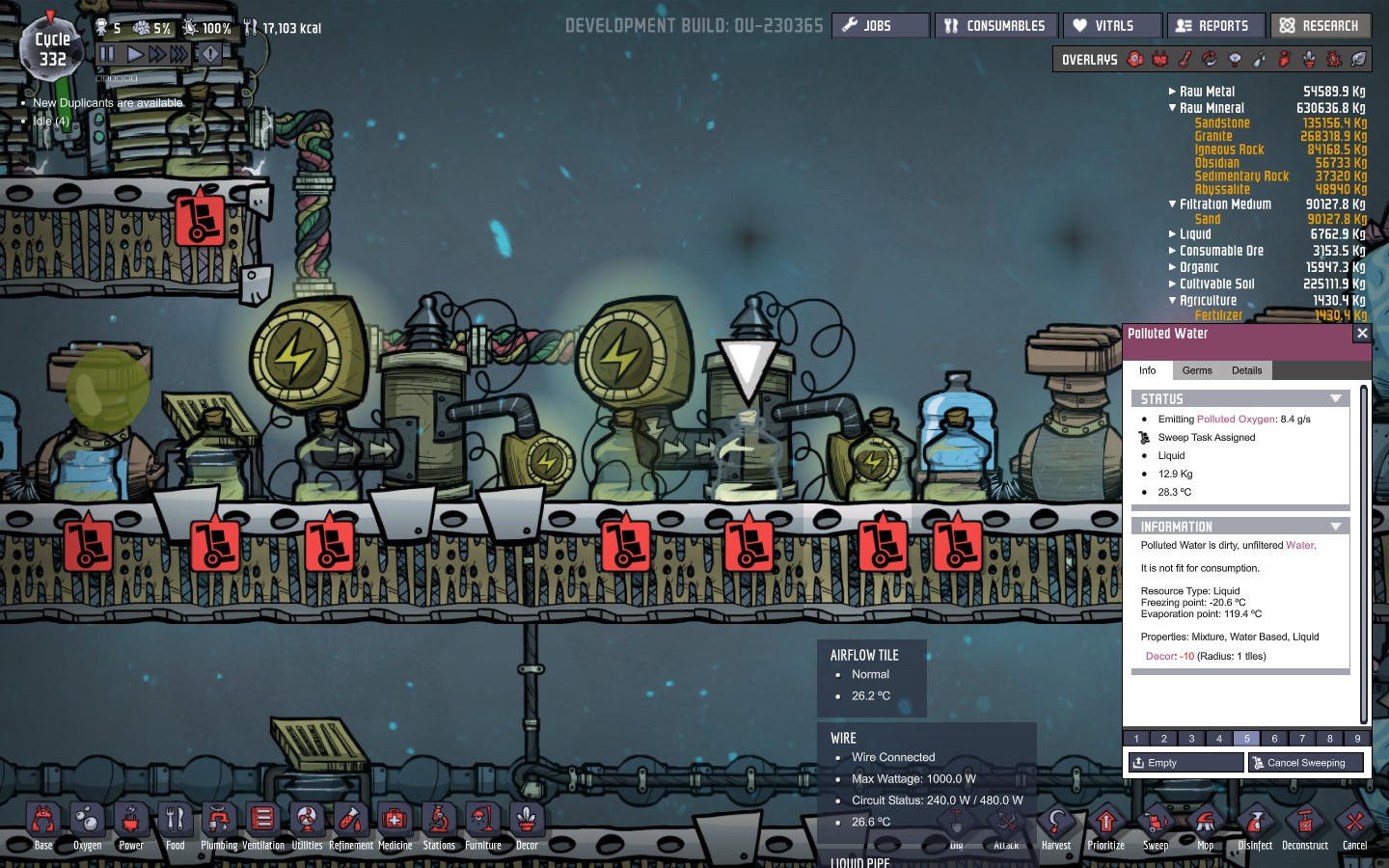The height and width of the screenshot is (868, 1389).
Task: Switch to the Germs tab
Action: click(x=1196, y=370)
